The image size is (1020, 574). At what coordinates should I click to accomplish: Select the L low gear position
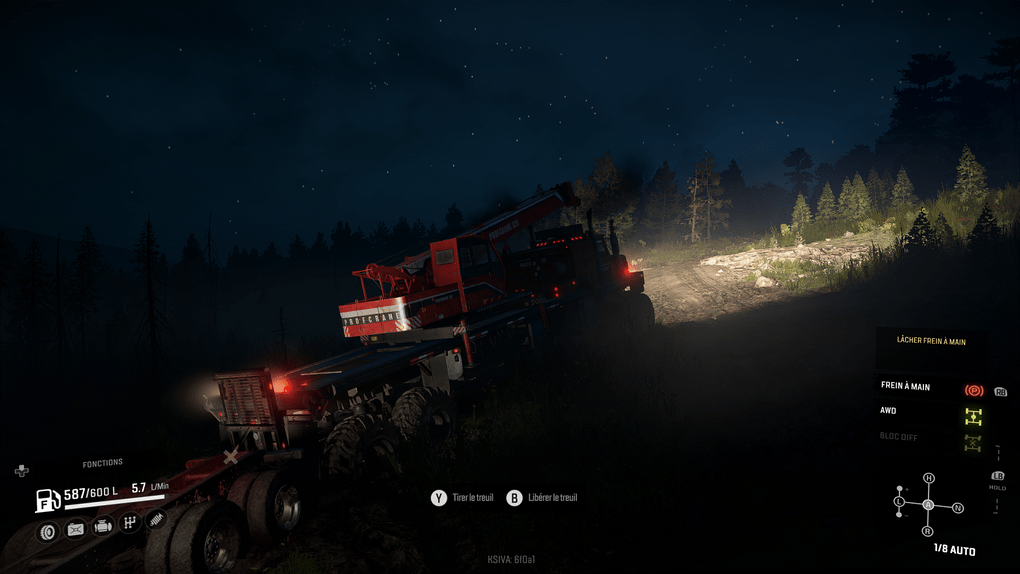900,500
